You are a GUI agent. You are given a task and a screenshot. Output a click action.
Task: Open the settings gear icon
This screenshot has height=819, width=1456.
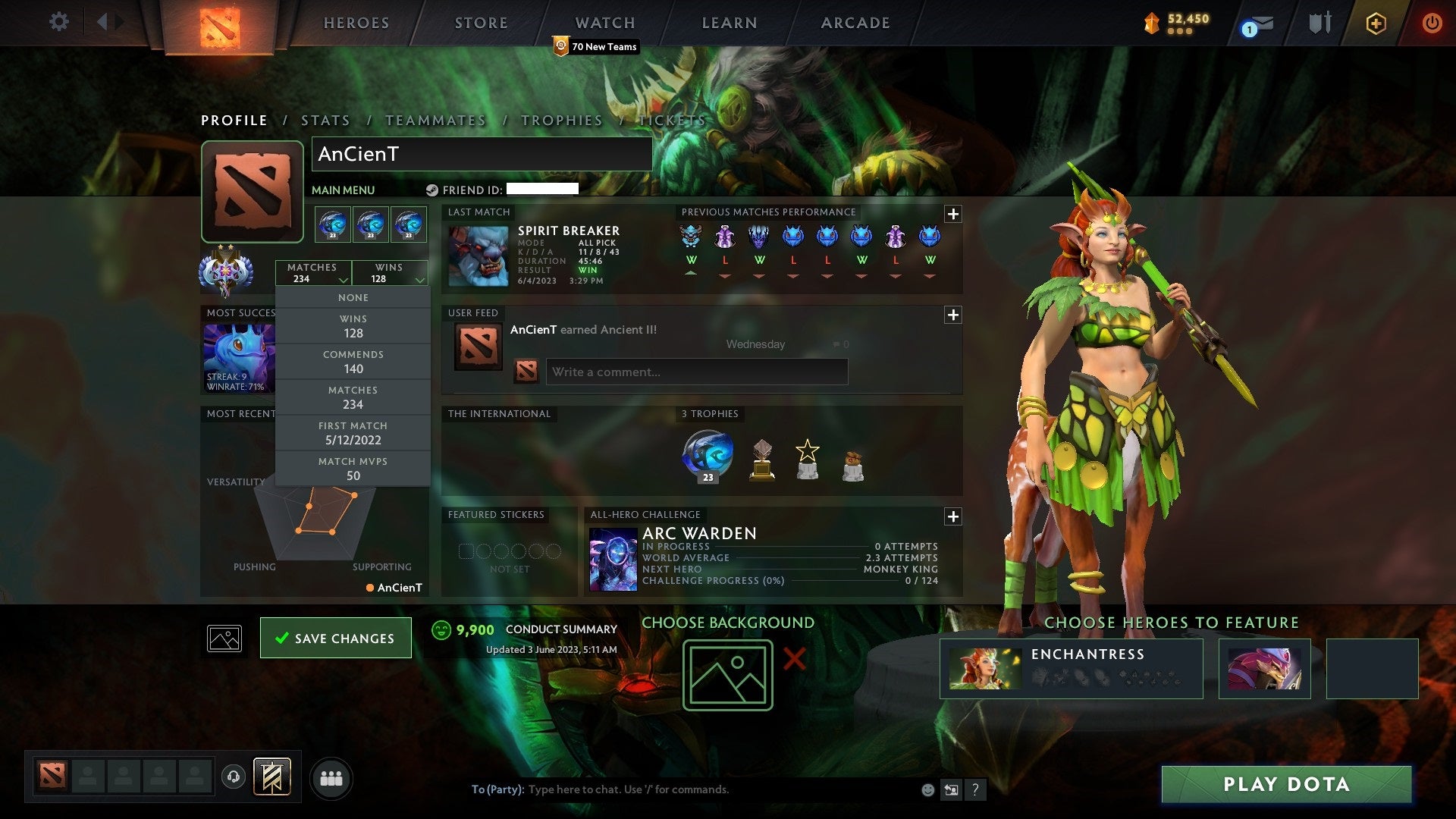pos(58,22)
